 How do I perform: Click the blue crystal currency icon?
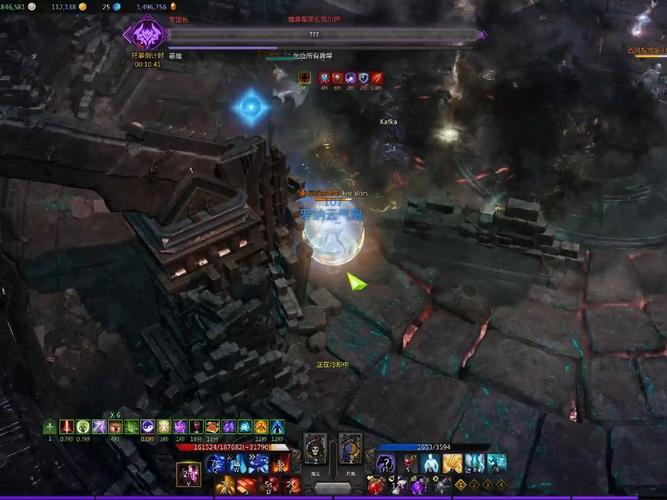115,6
